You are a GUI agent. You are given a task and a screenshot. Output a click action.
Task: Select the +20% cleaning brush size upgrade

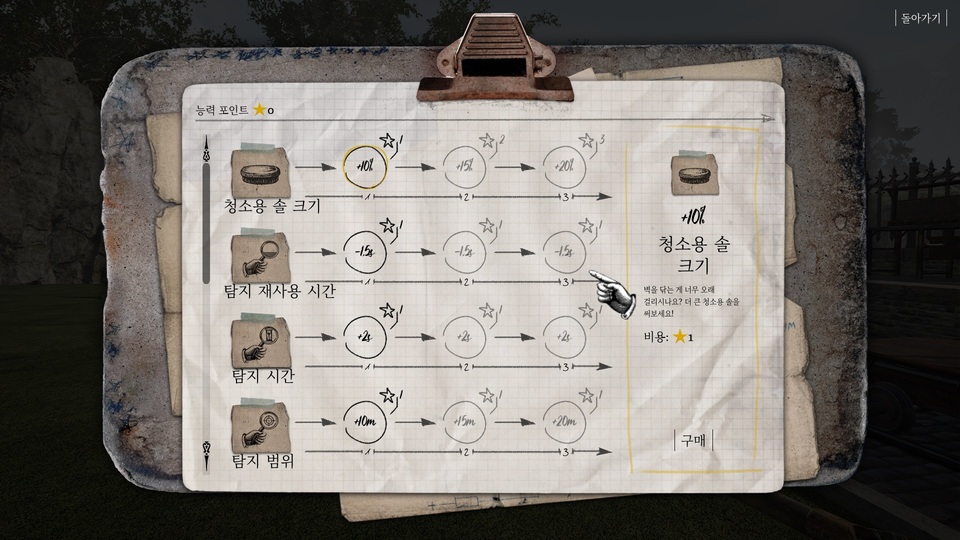(x=567, y=167)
